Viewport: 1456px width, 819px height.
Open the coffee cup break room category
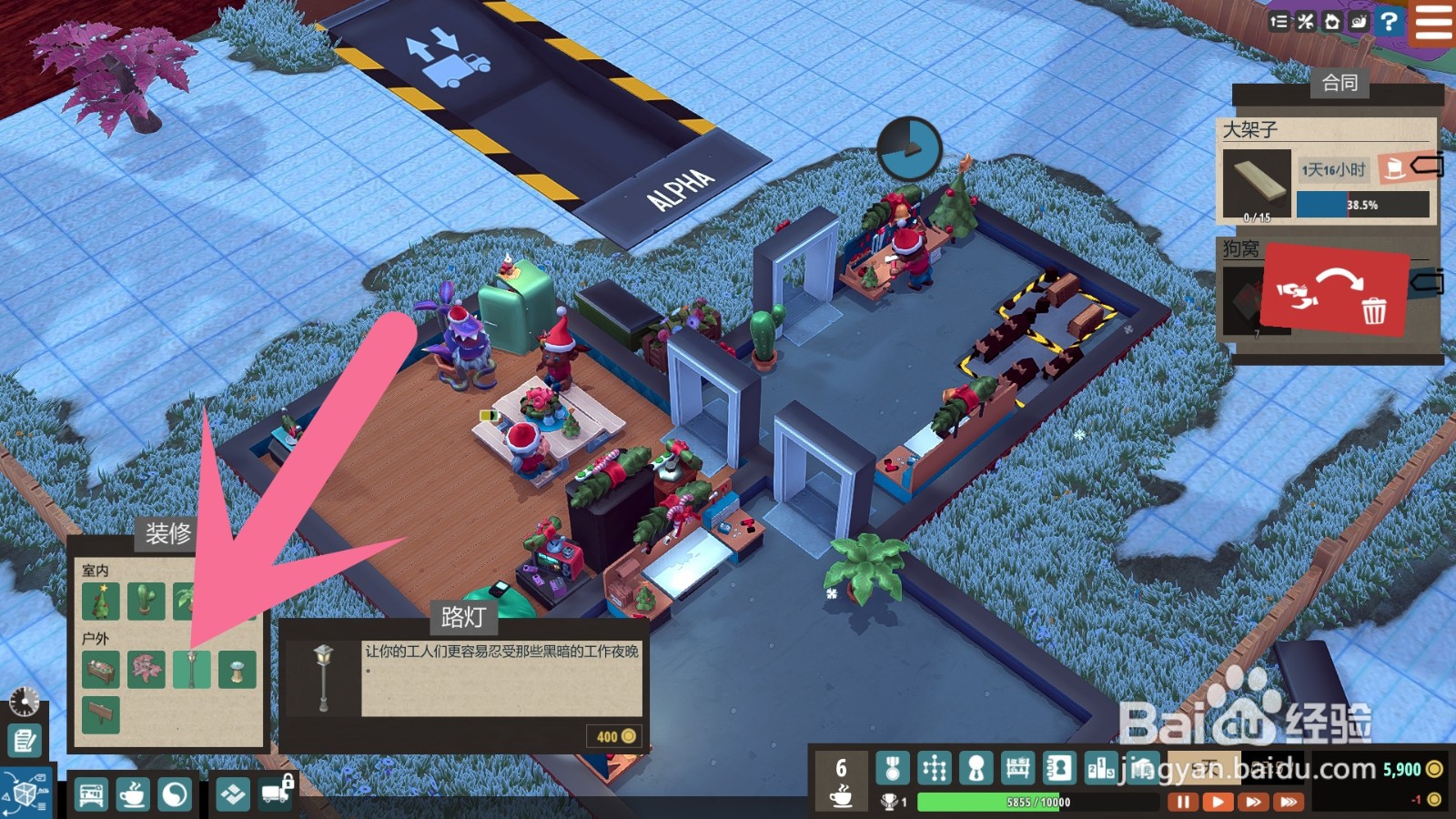pos(133,794)
